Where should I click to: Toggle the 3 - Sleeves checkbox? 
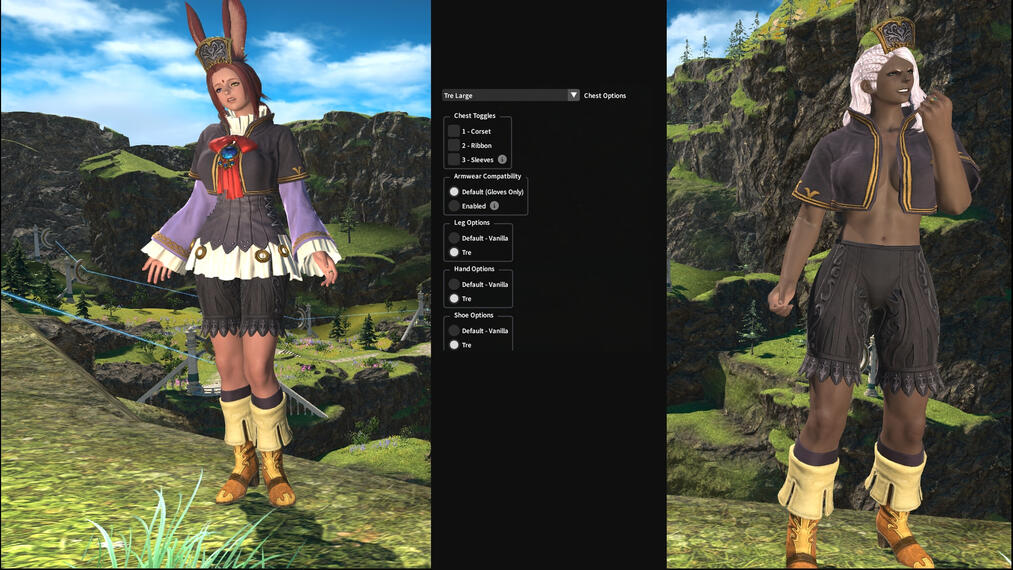pyautogui.click(x=454, y=159)
